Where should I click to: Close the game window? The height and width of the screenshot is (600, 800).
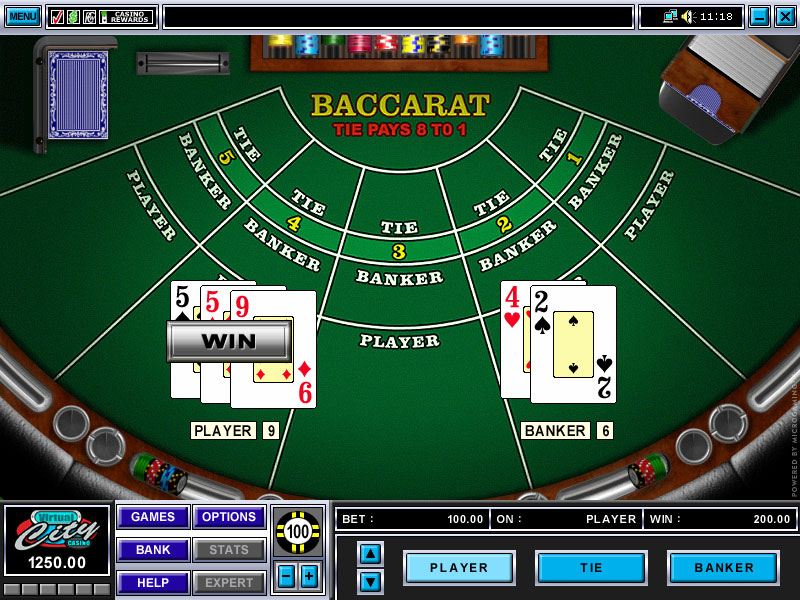pos(785,16)
